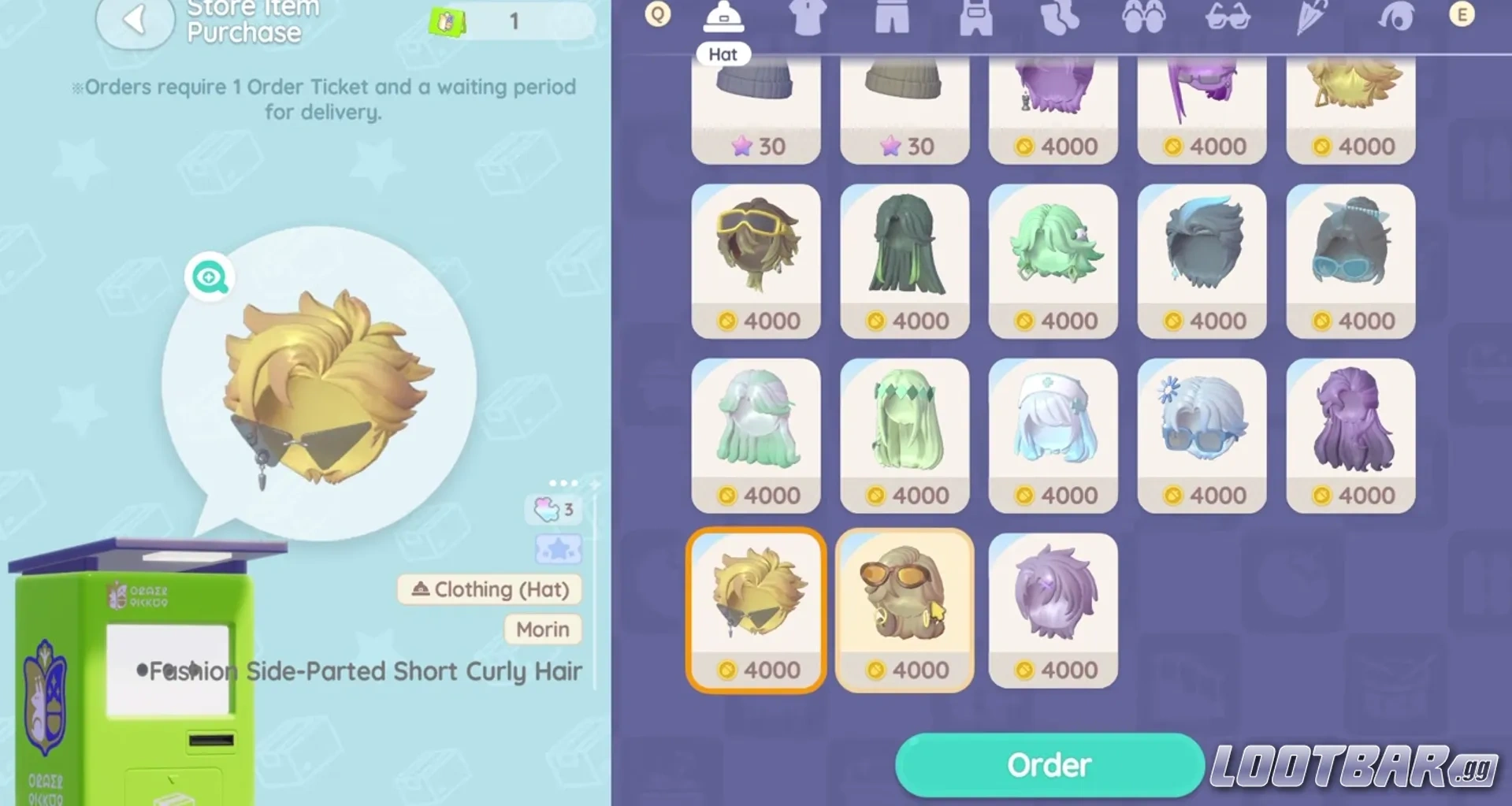Click the back arrow on Store Item Purchase
The image size is (1512, 806).
[x=135, y=19]
